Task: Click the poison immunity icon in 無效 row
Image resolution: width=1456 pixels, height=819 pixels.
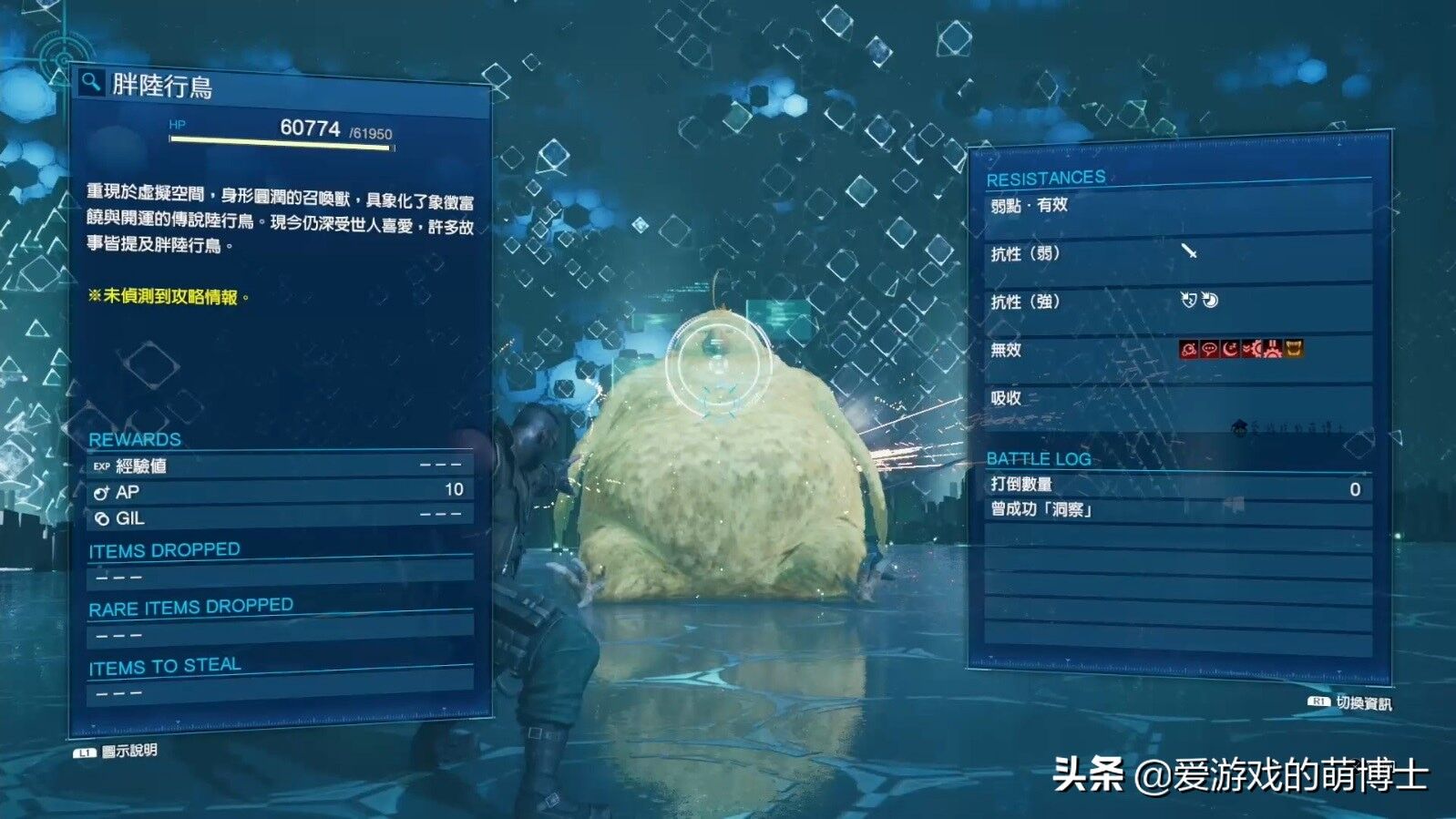Action: point(1187,349)
